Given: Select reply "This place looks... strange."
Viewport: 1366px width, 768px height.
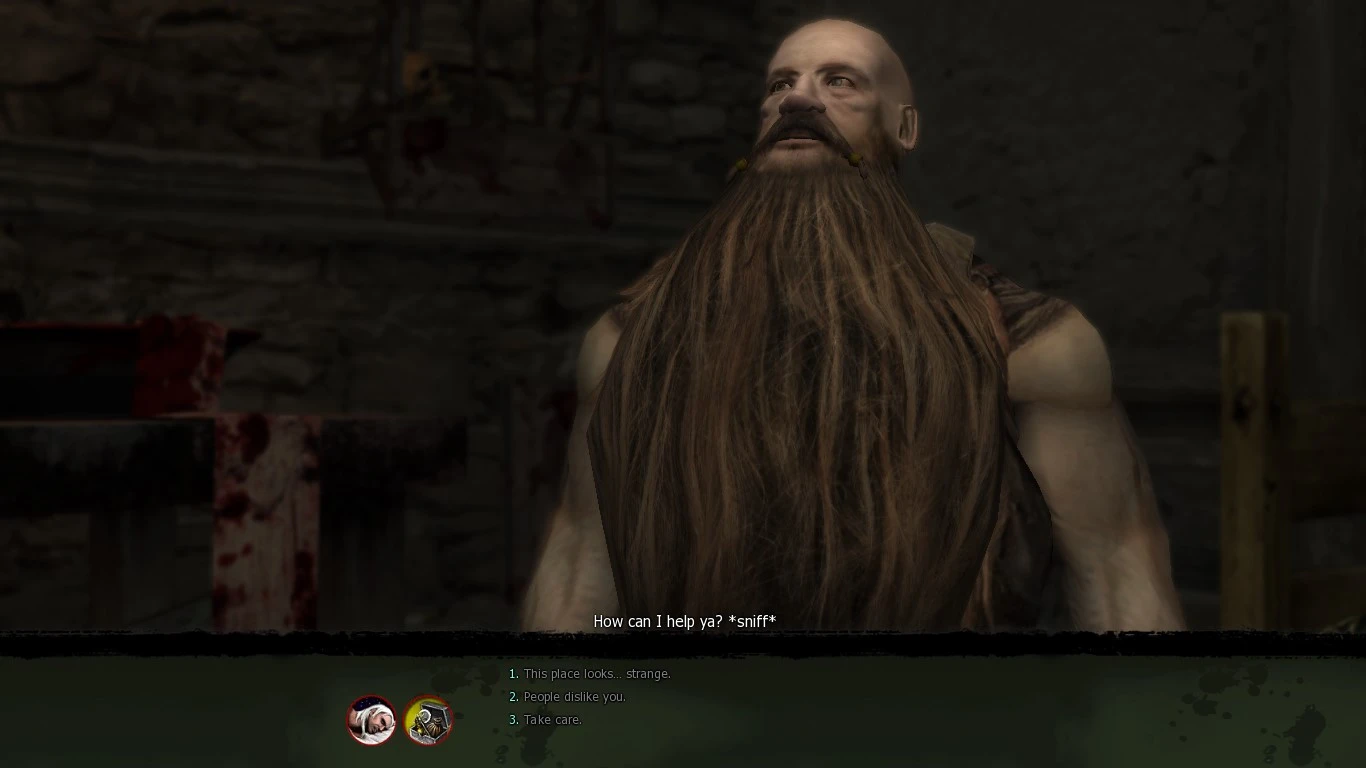Looking at the screenshot, I should point(595,674).
